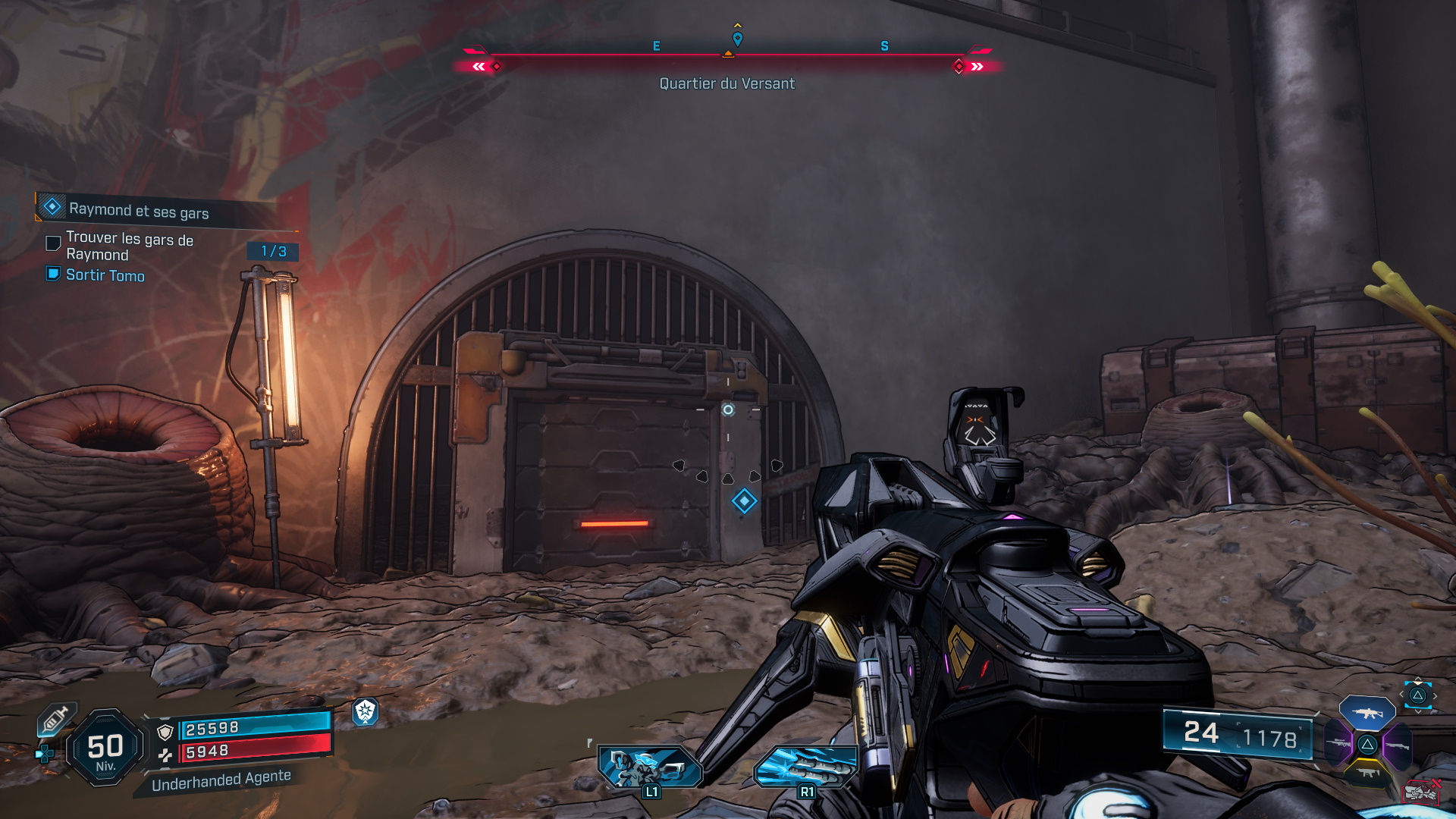The height and width of the screenshot is (819, 1456).
Task: Select the yellow SMG slot on the weapon wheel
Action: (x=1367, y=773)
